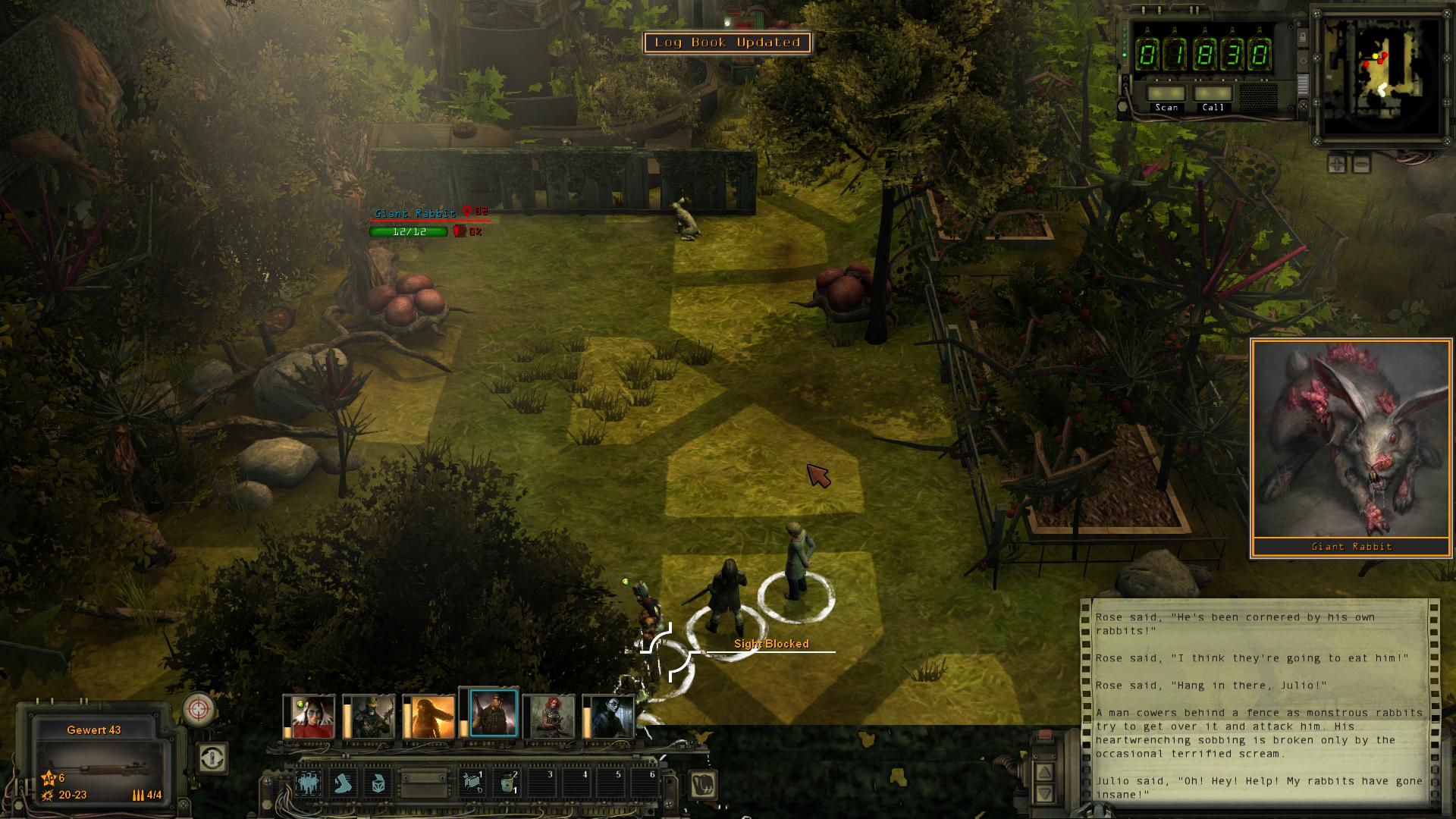
Task: Select the highlighted armored ranger portrait
Action: pyautogui.click(x=493, y=713)
